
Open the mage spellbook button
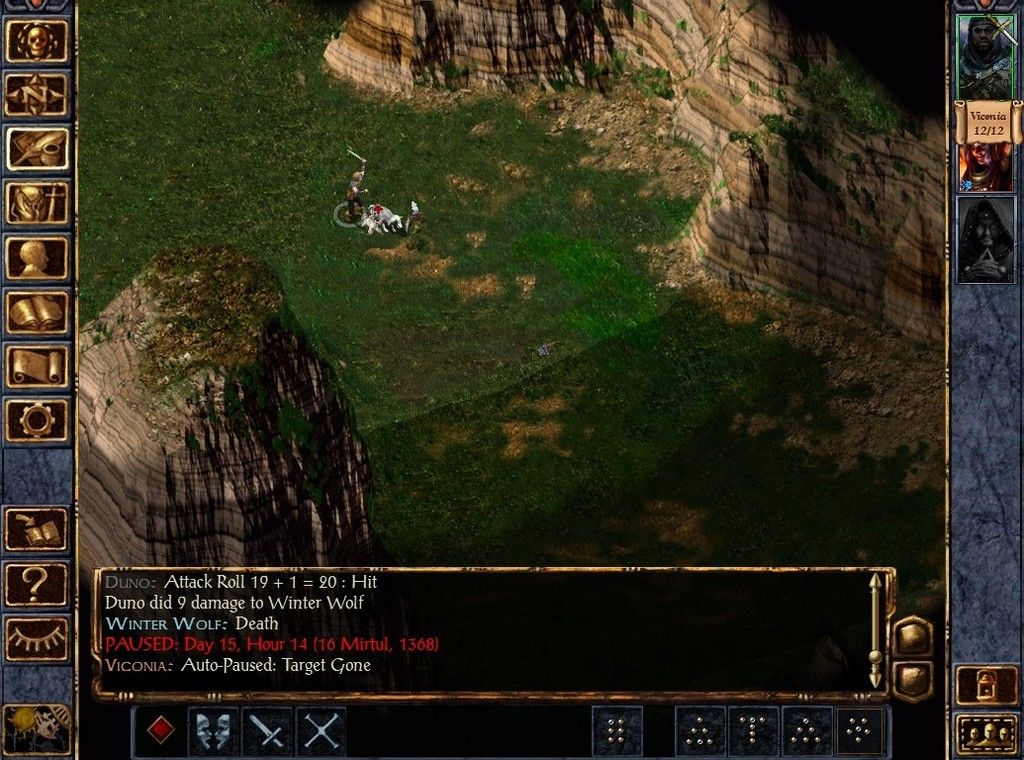tap(37, 312)
